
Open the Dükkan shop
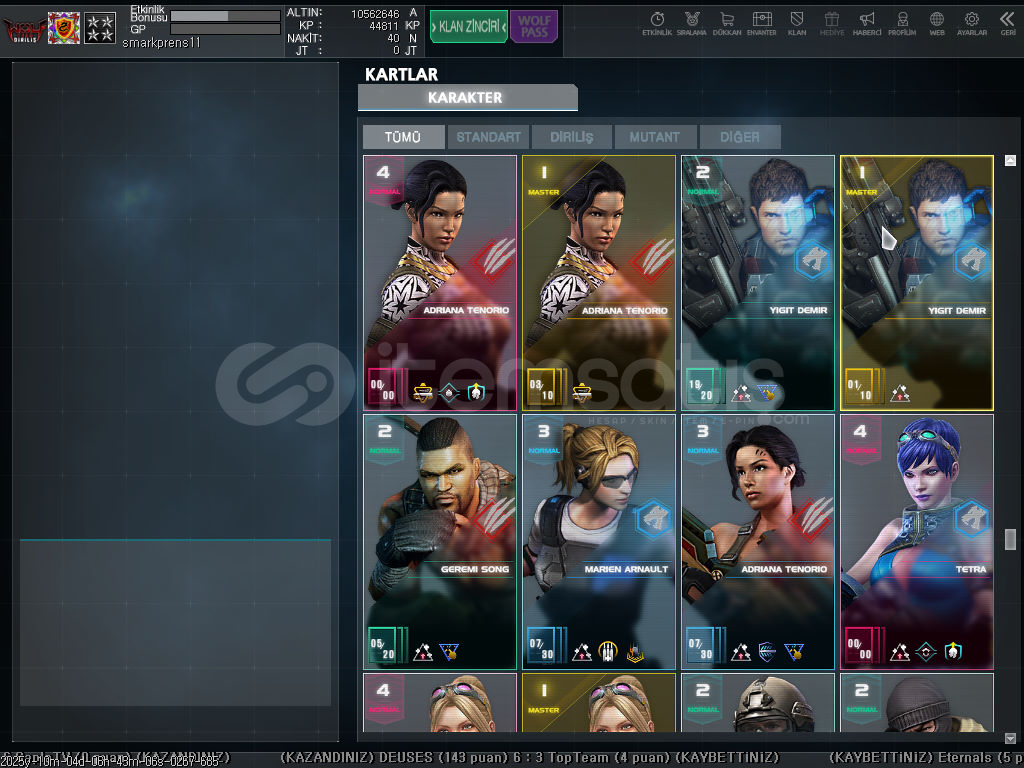click(727, 23)
